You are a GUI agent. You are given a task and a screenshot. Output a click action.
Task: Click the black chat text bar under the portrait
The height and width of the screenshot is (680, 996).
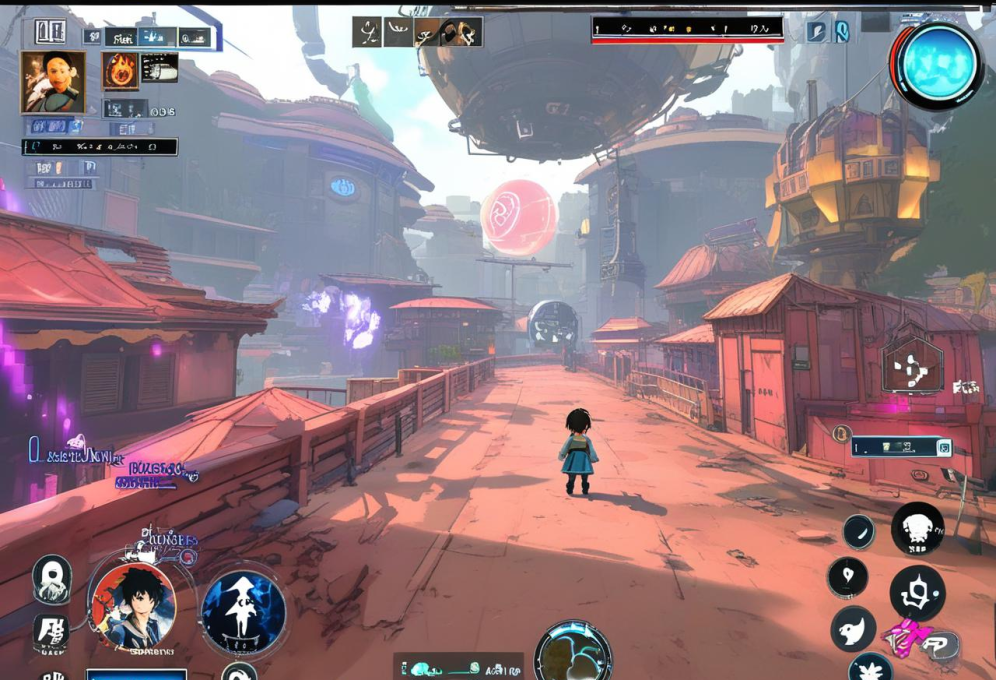click(100, 147)
